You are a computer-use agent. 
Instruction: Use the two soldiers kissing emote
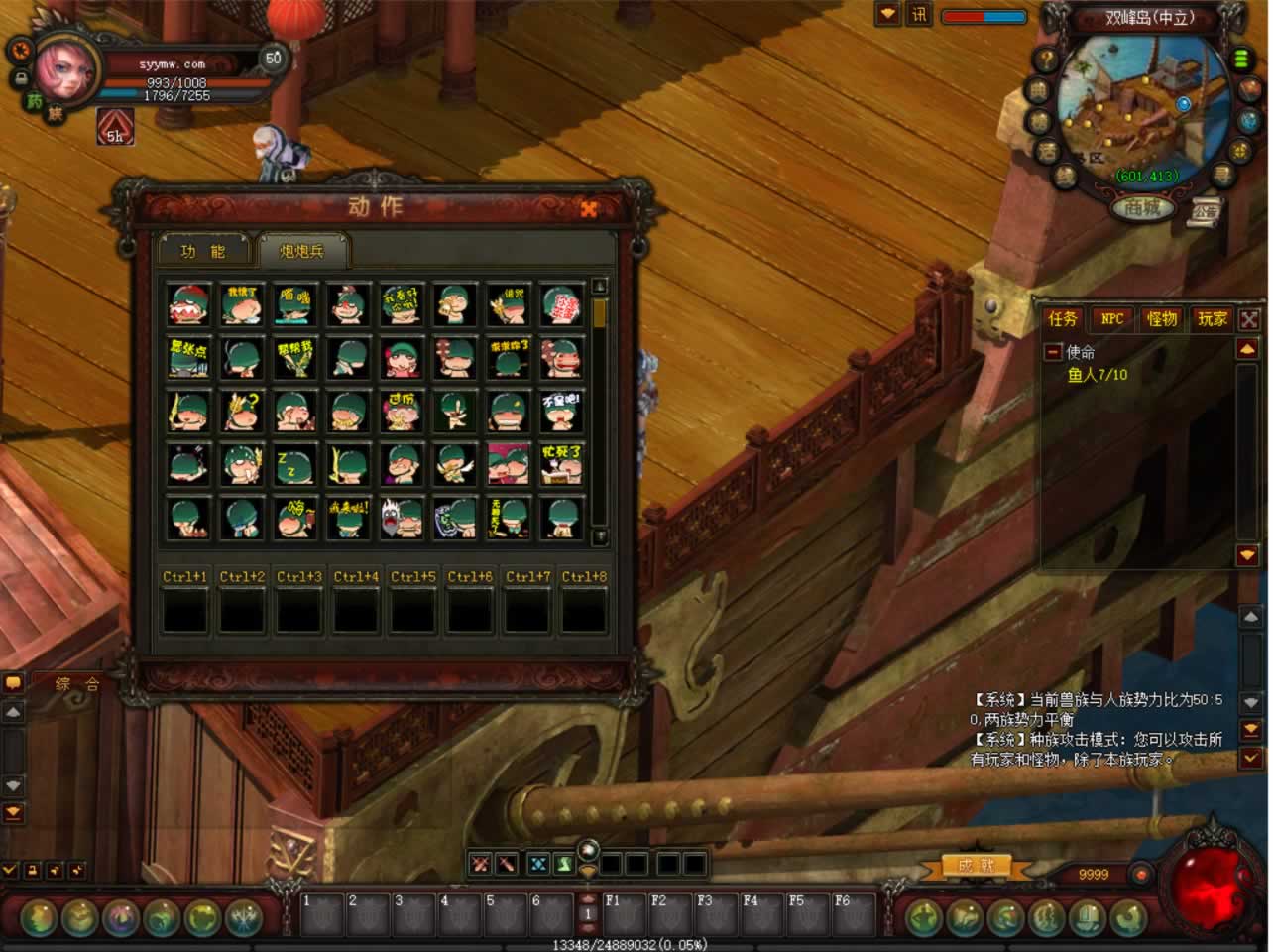(509, 464)
